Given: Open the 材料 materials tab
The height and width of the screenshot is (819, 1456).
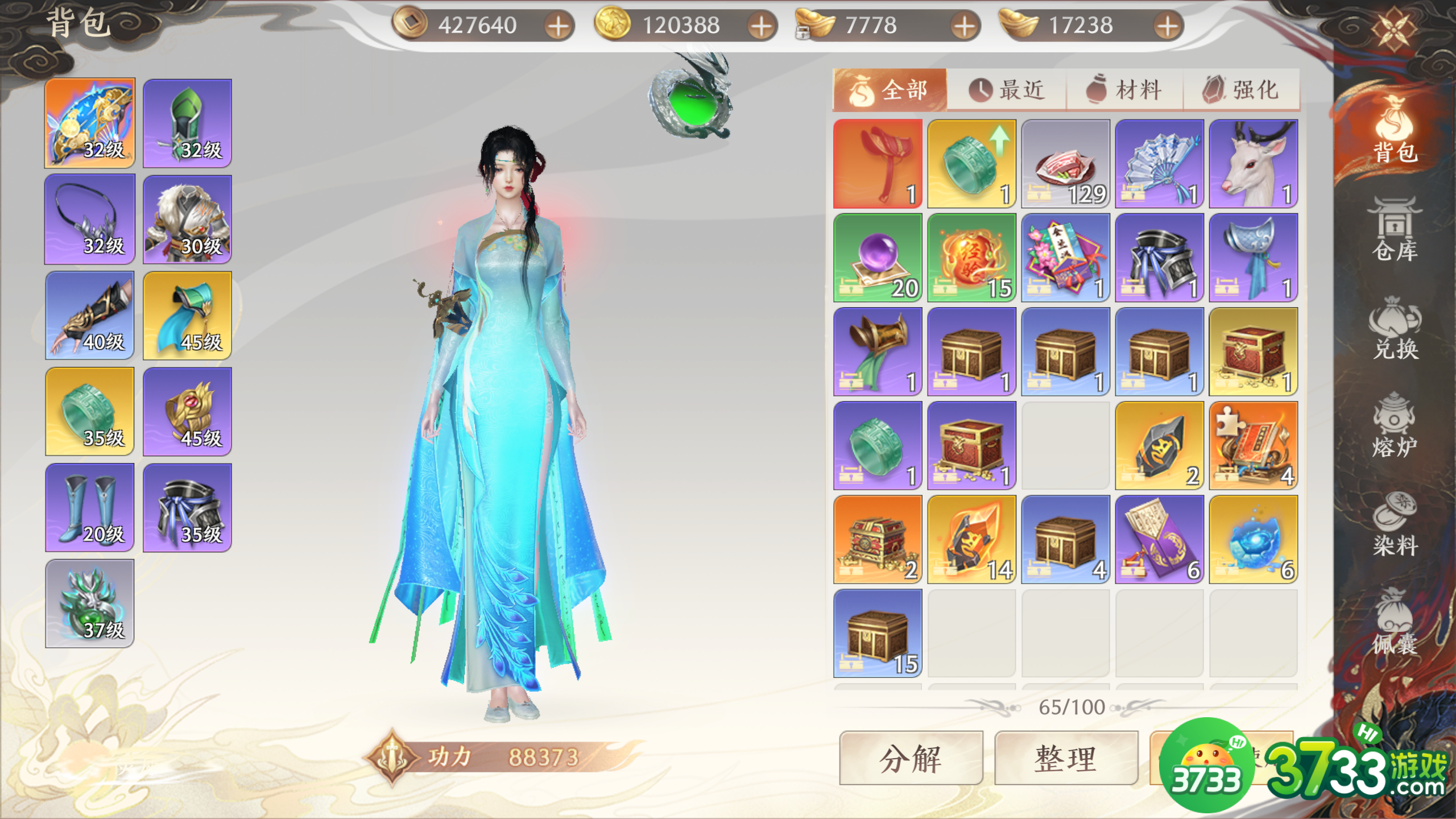Looking at the screenshot, I should (1124, 90).
